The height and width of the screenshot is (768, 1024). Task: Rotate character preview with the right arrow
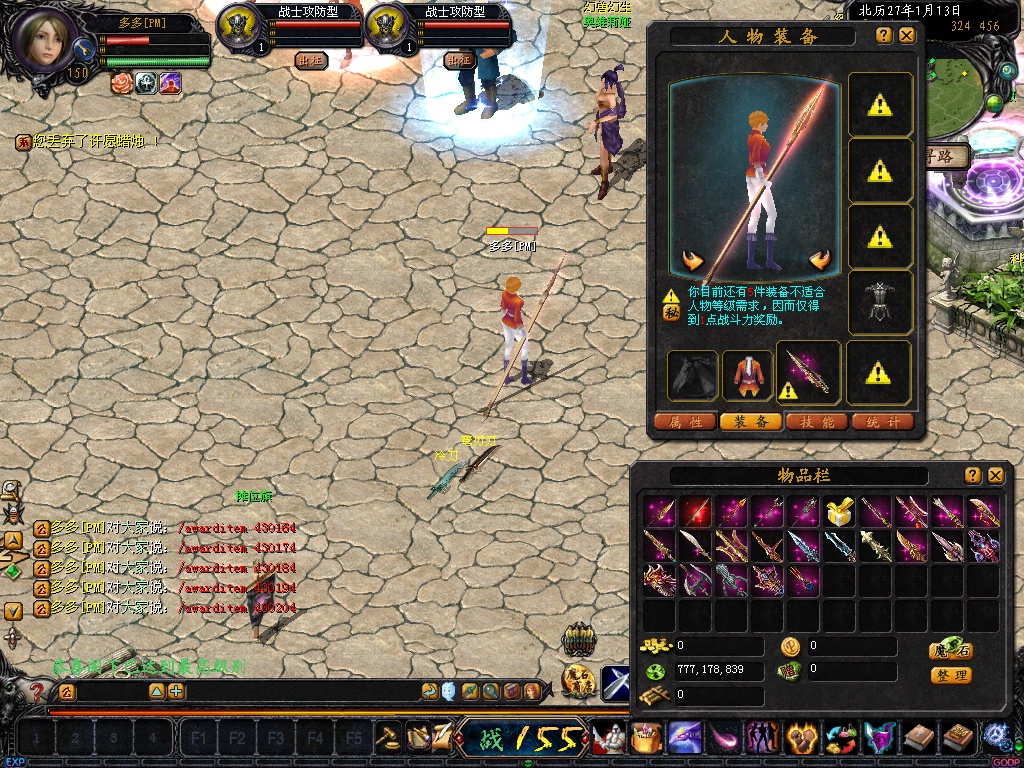click(821, 261)
